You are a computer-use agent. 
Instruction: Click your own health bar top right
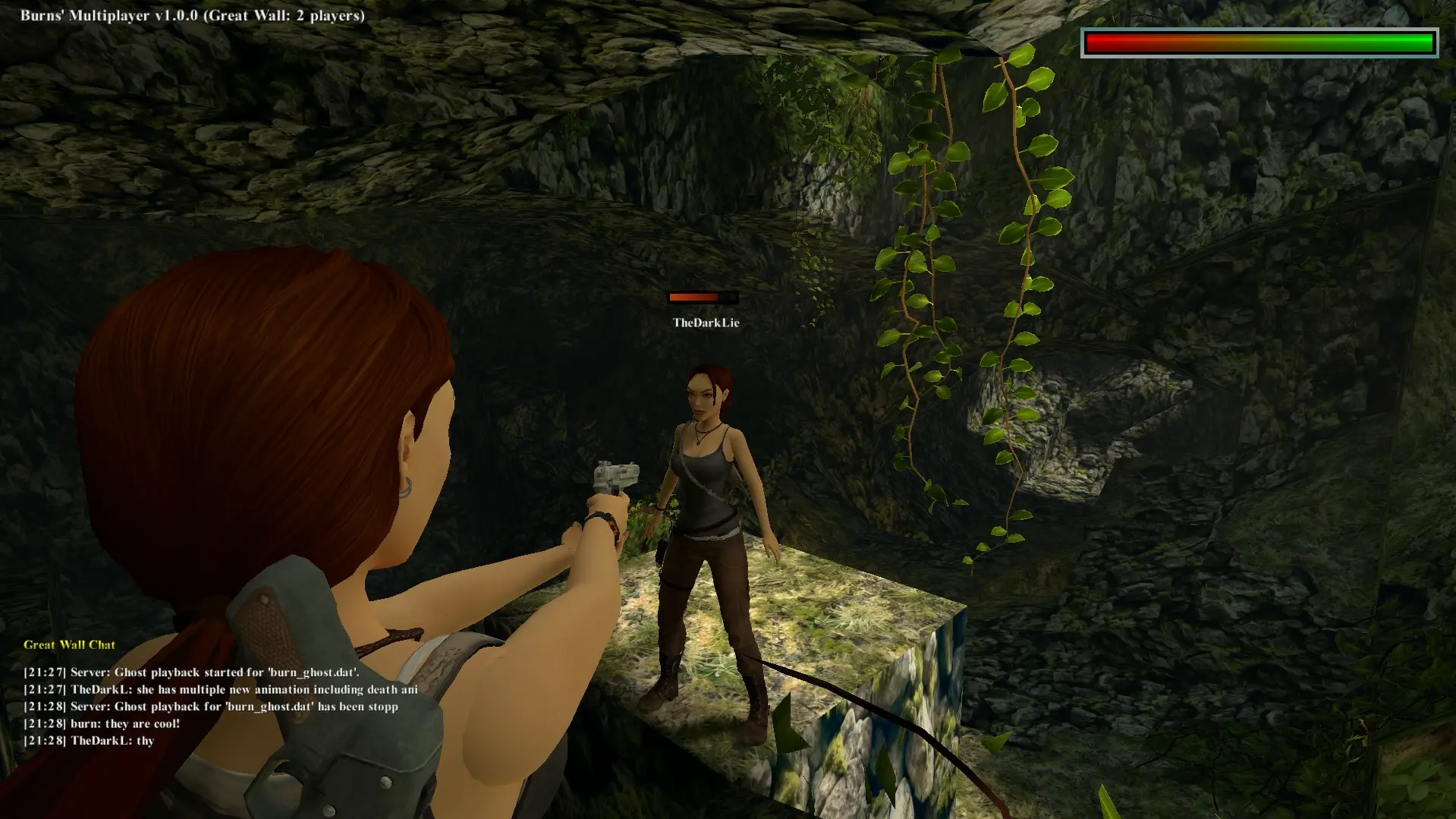click(1259, 43)
